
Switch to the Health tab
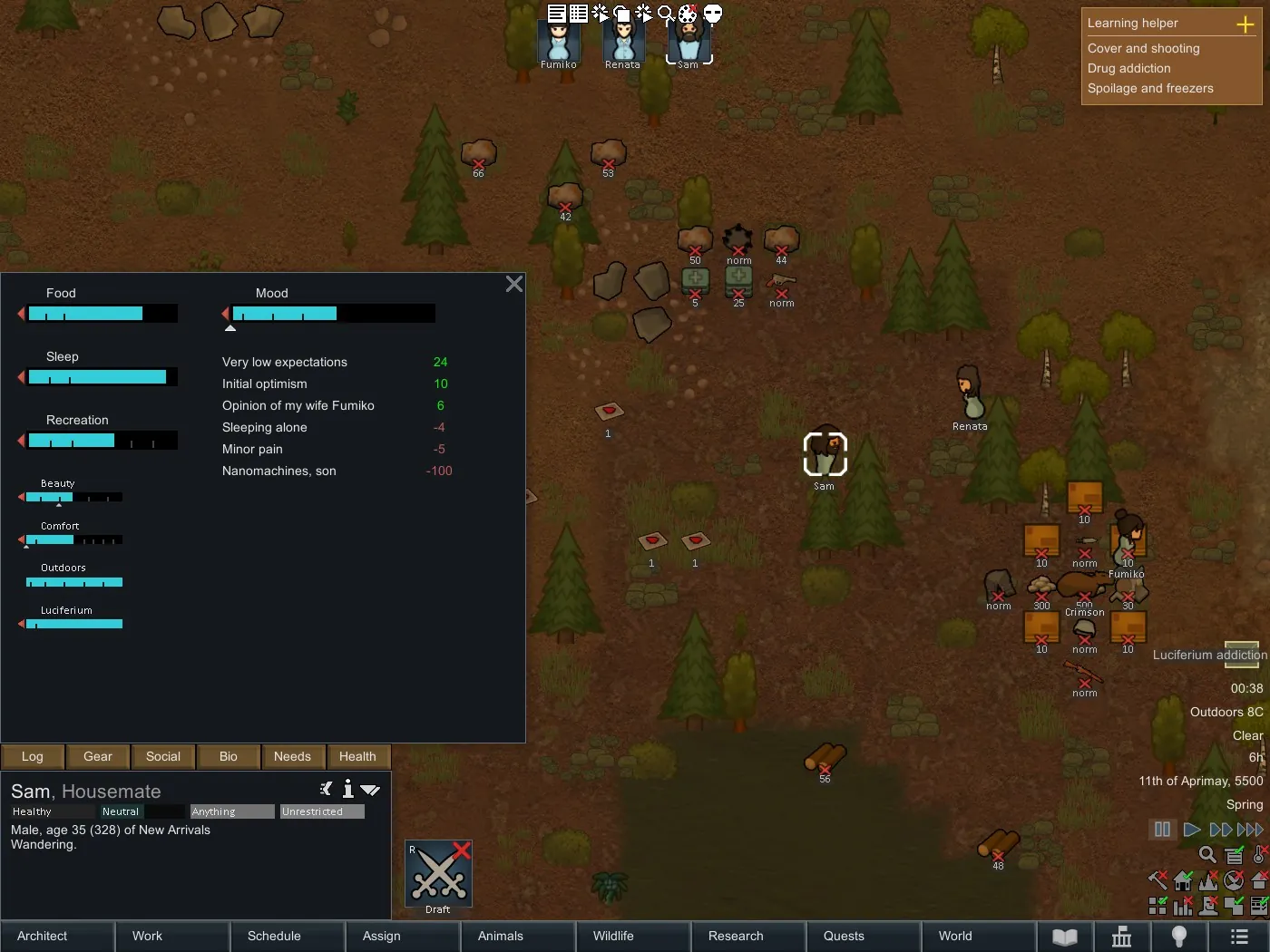pyautogui.click(x=357, y=756)
